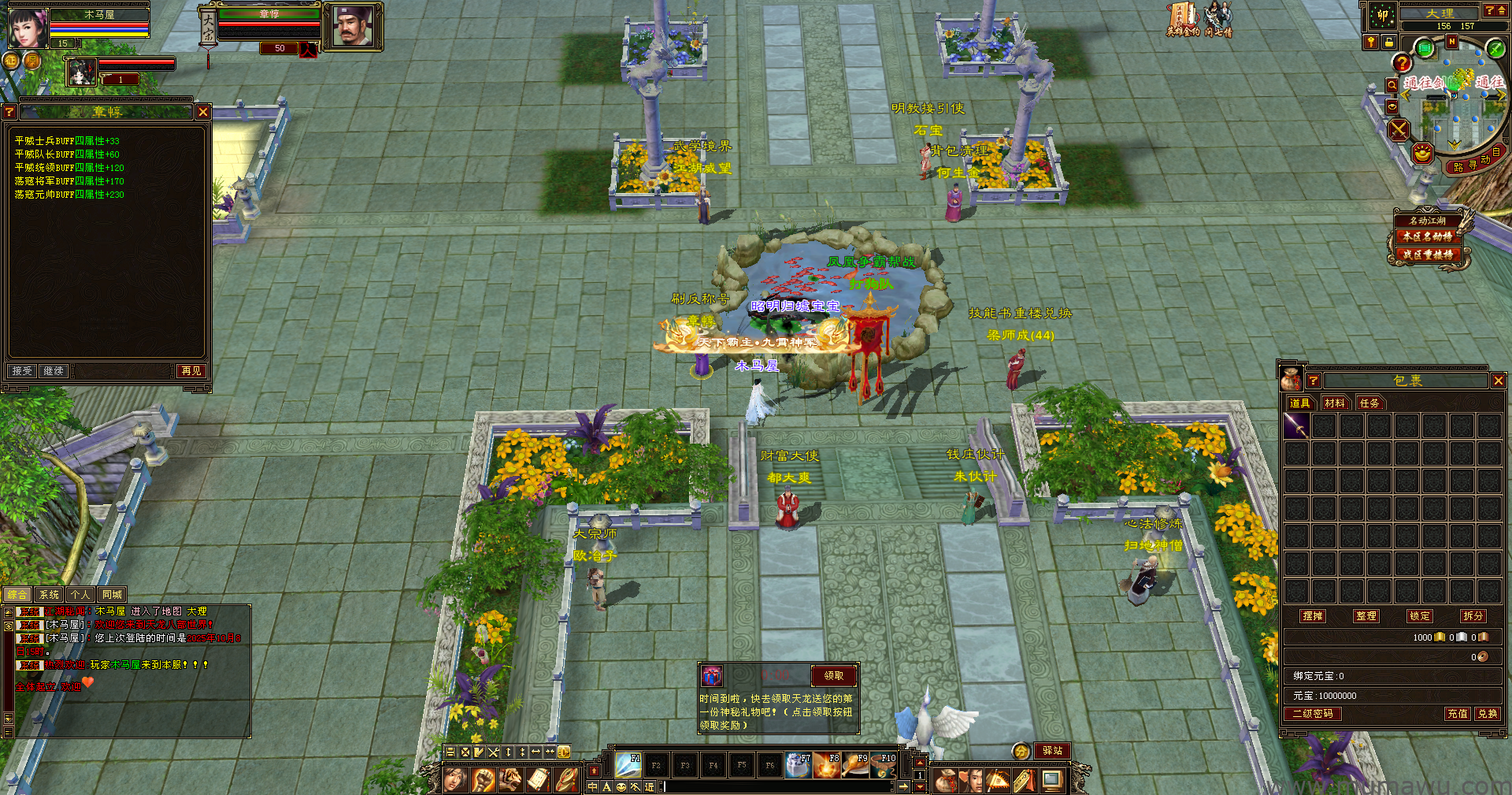Switch to the 材料 materials tab
The width and height of the screenshot is (1512, 795).
pyautogui.click(x=1334, y=403)
